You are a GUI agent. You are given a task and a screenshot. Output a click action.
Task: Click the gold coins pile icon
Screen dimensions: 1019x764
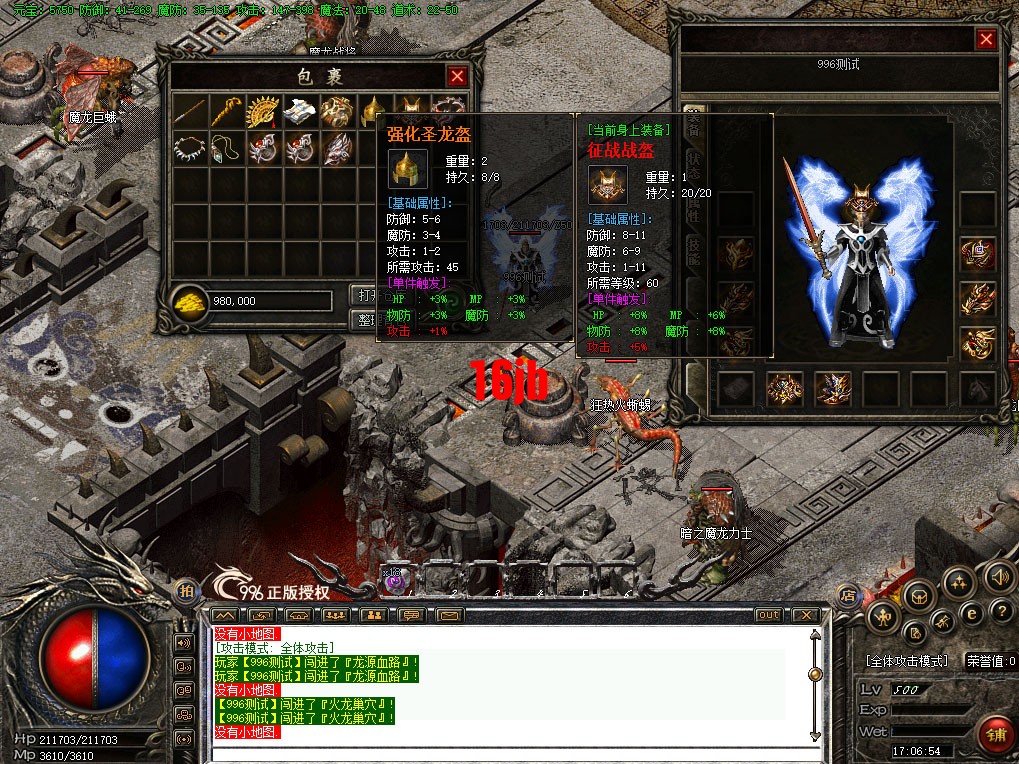(189, 301)
